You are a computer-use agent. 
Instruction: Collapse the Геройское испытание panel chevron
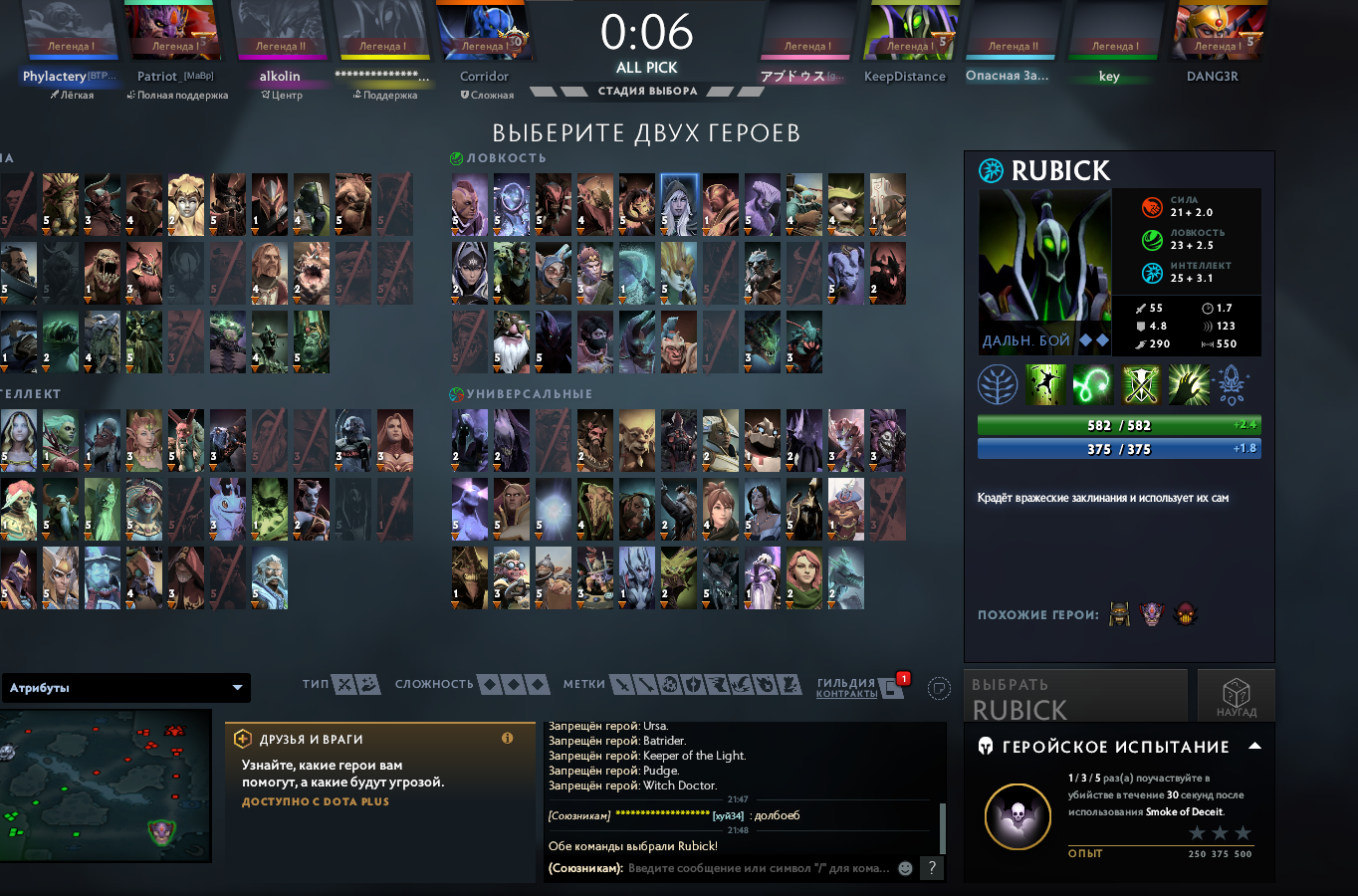coord(1254,745)
